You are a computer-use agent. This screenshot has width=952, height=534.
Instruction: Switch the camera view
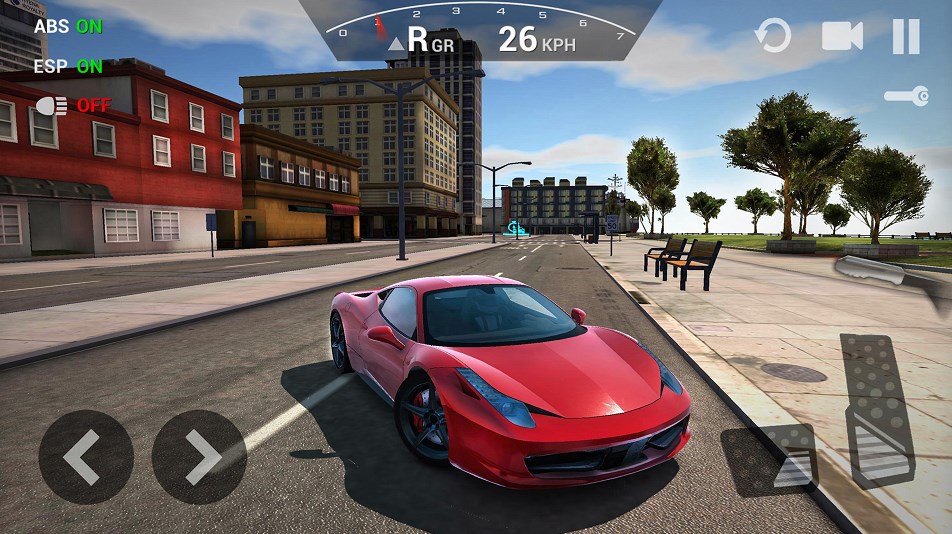pyautogui.click(x=842, y=37)
